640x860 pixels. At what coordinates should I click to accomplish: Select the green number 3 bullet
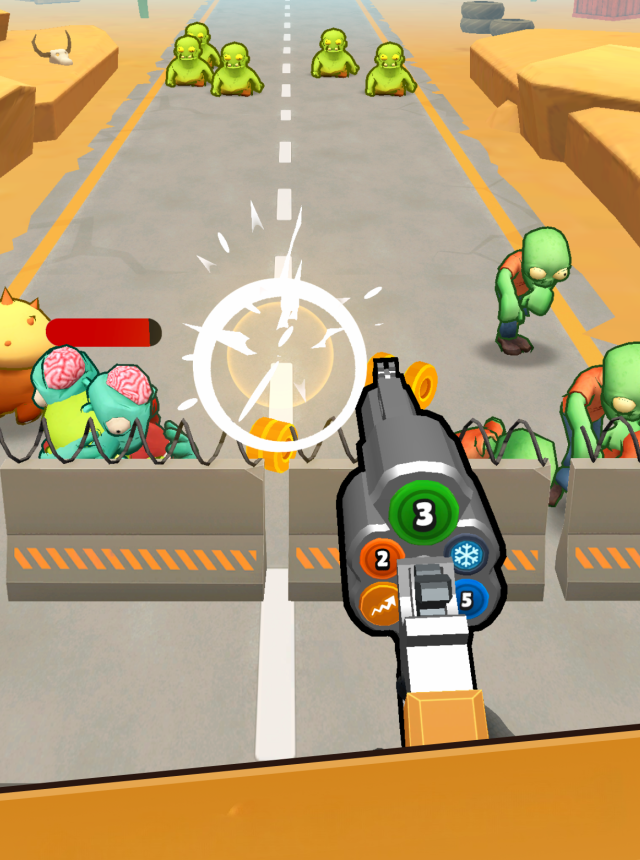click(423, 515)
